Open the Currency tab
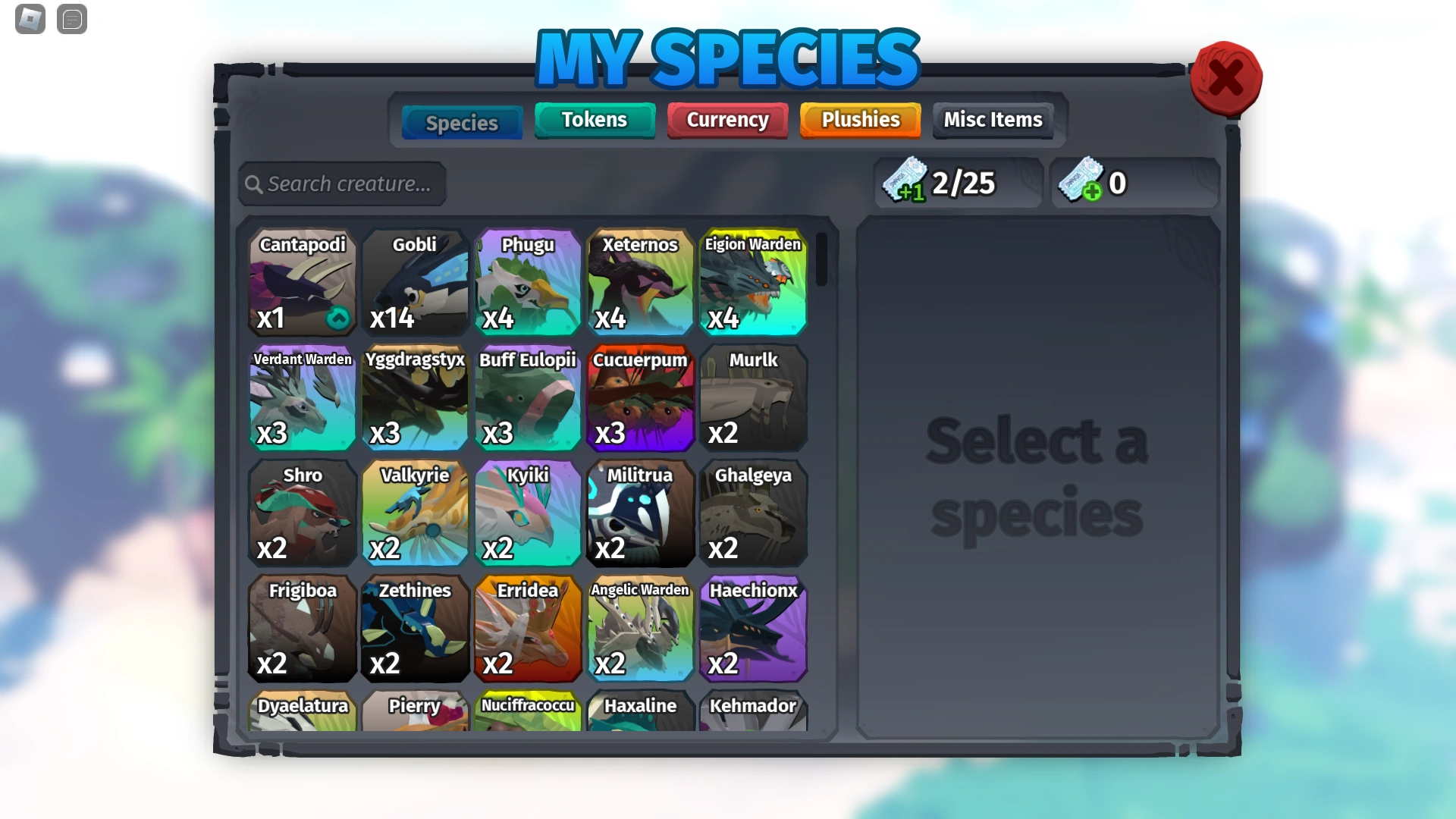 726,120
